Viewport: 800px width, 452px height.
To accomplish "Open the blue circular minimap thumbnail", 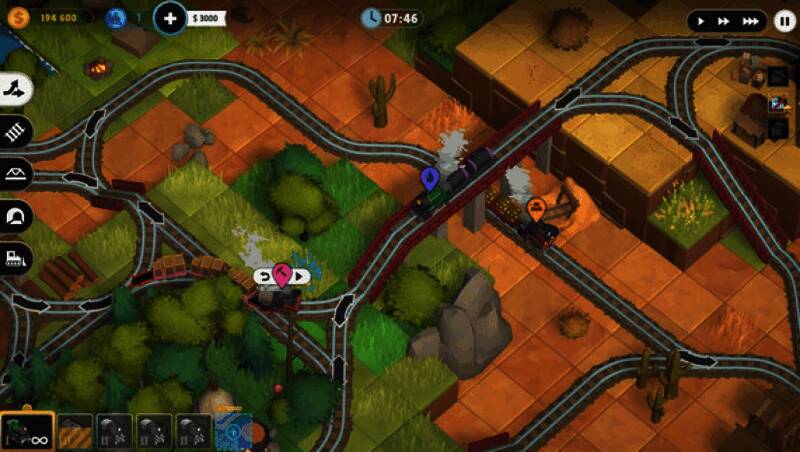I will click(x=231, y=432).
